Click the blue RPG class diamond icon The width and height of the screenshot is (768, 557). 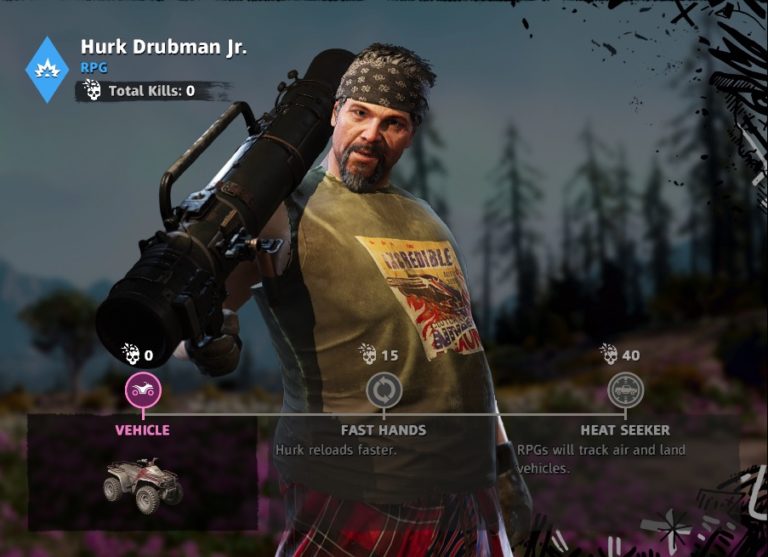[47, 69]
